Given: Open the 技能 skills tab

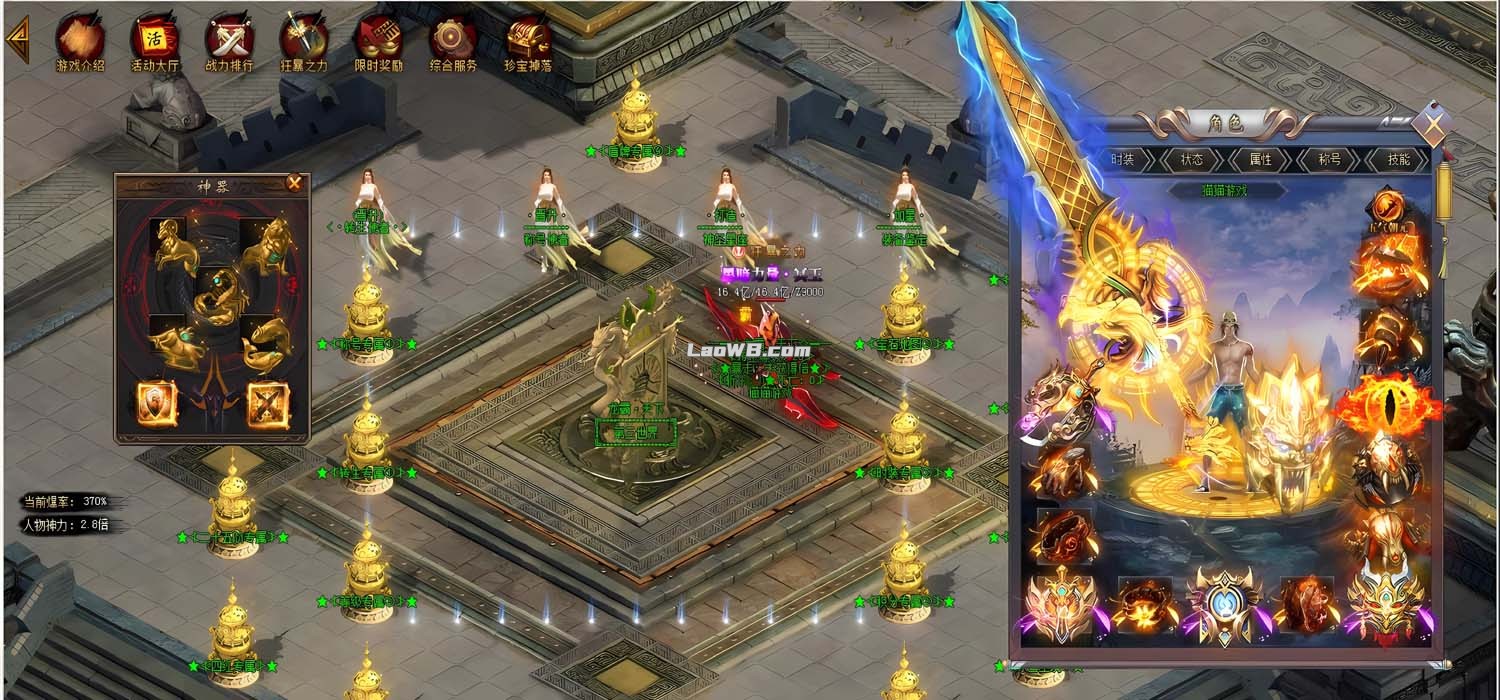Looking at the screenshot, I should click(x=1398, y=159).
